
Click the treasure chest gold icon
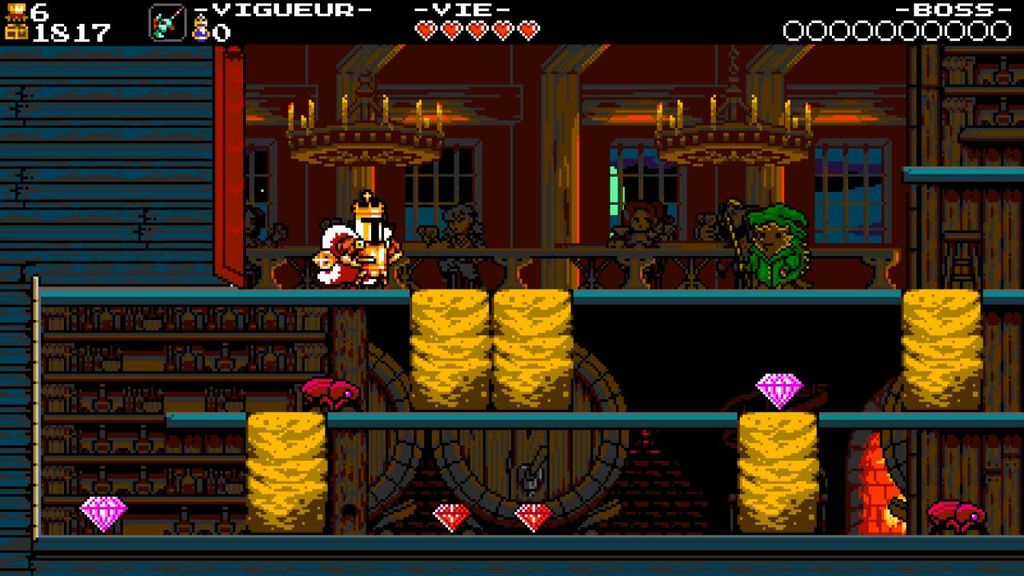pyautogui.click(x=16, y=32)
